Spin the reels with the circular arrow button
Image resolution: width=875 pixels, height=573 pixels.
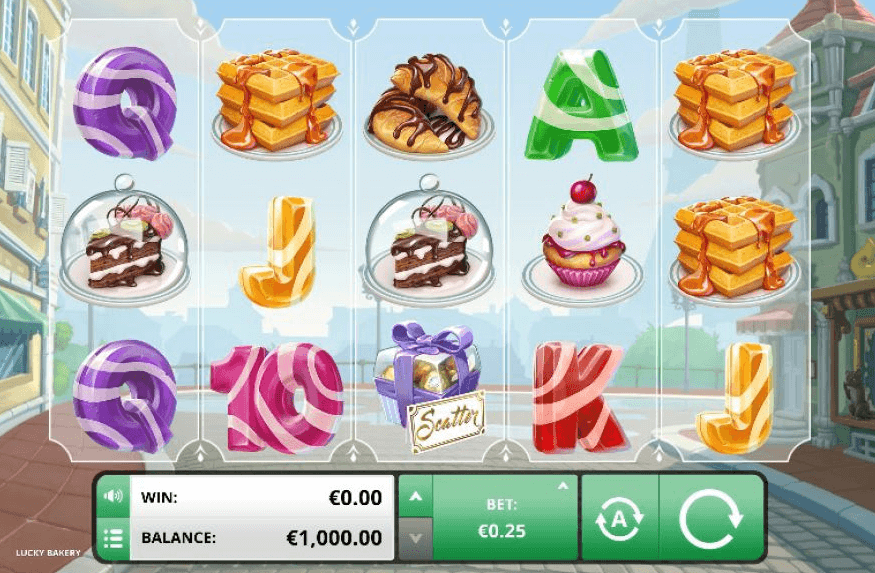pos(711,518)
